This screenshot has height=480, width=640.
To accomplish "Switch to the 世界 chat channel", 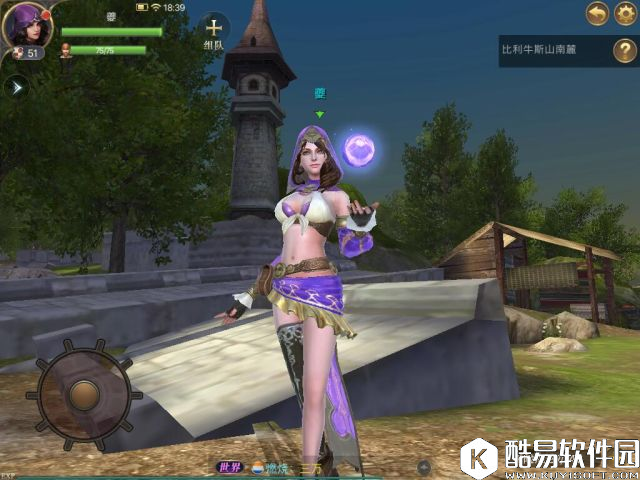I will click(231, 467).
